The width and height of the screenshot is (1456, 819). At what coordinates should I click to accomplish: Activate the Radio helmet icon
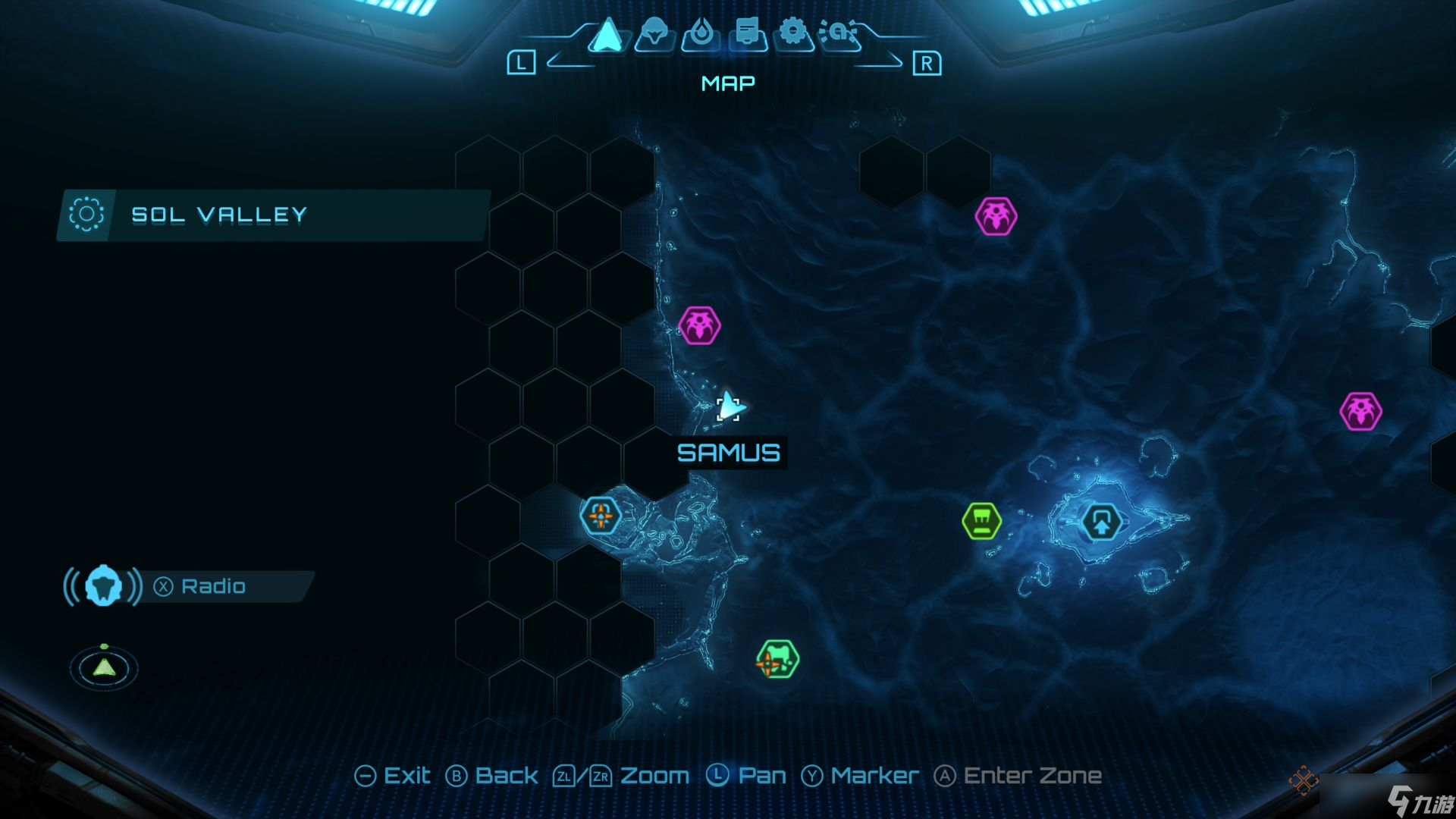[x=103, y=586]
